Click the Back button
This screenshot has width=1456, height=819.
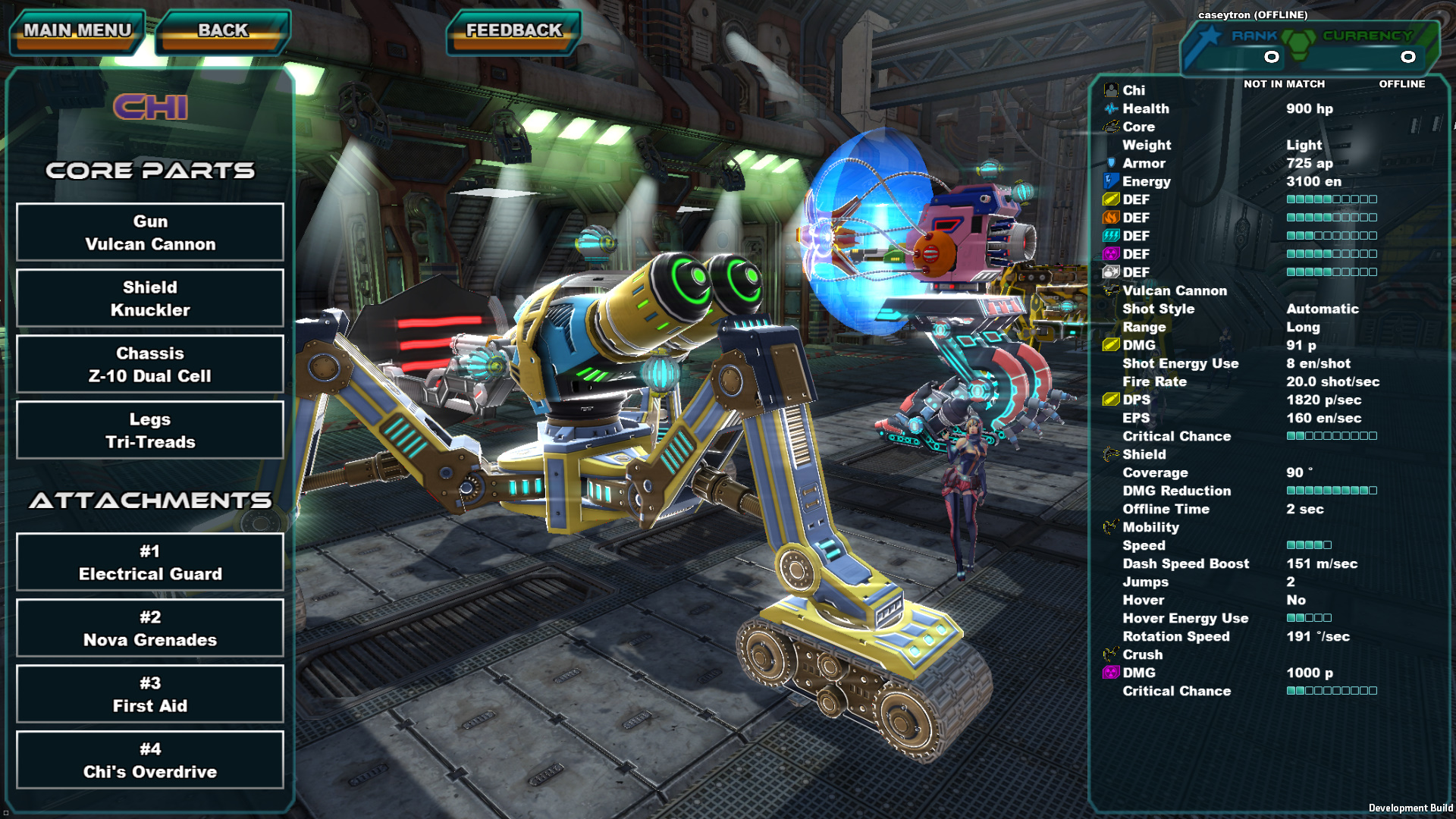coord(222,30)
